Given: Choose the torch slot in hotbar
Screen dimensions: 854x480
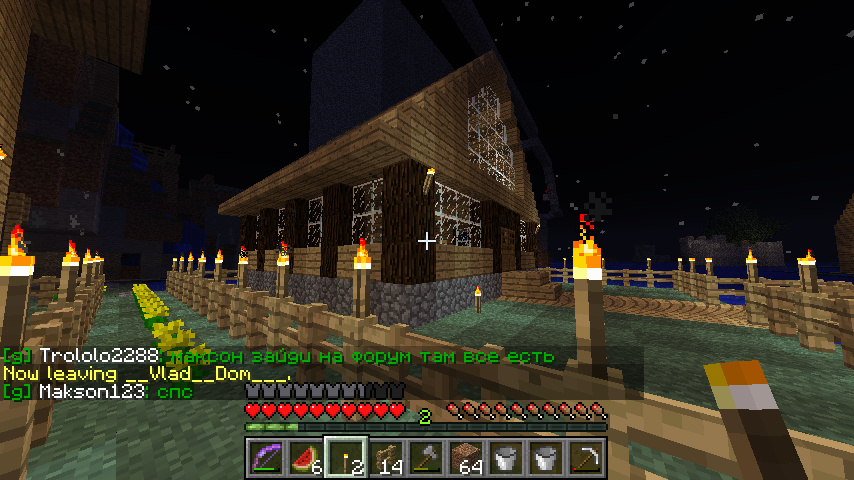Looking at the screenshot, I should 346,458.
